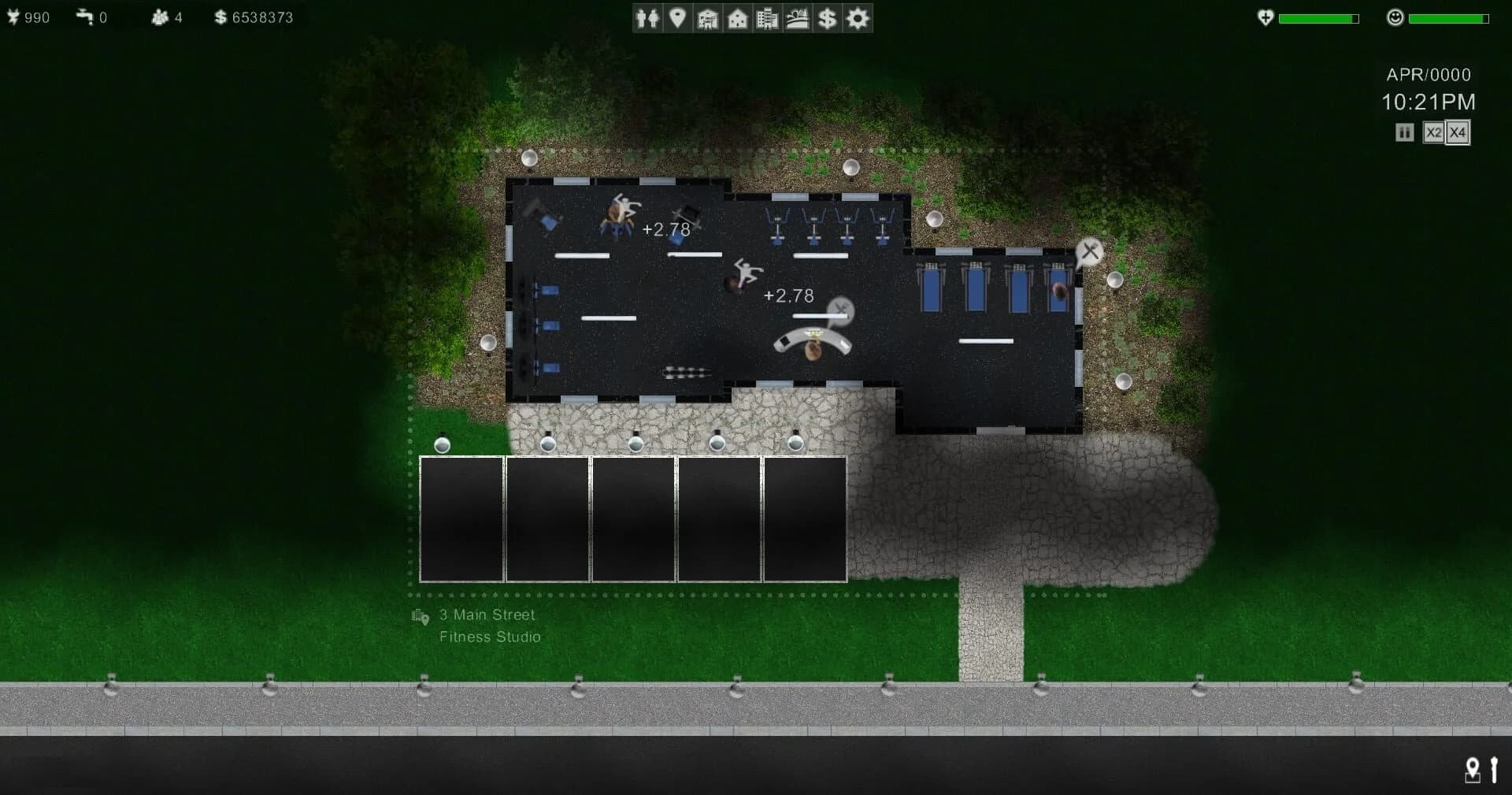This screenshot has height=795, width=1512.
Task: Select the map location pin tool
Action: coord(677,17)
